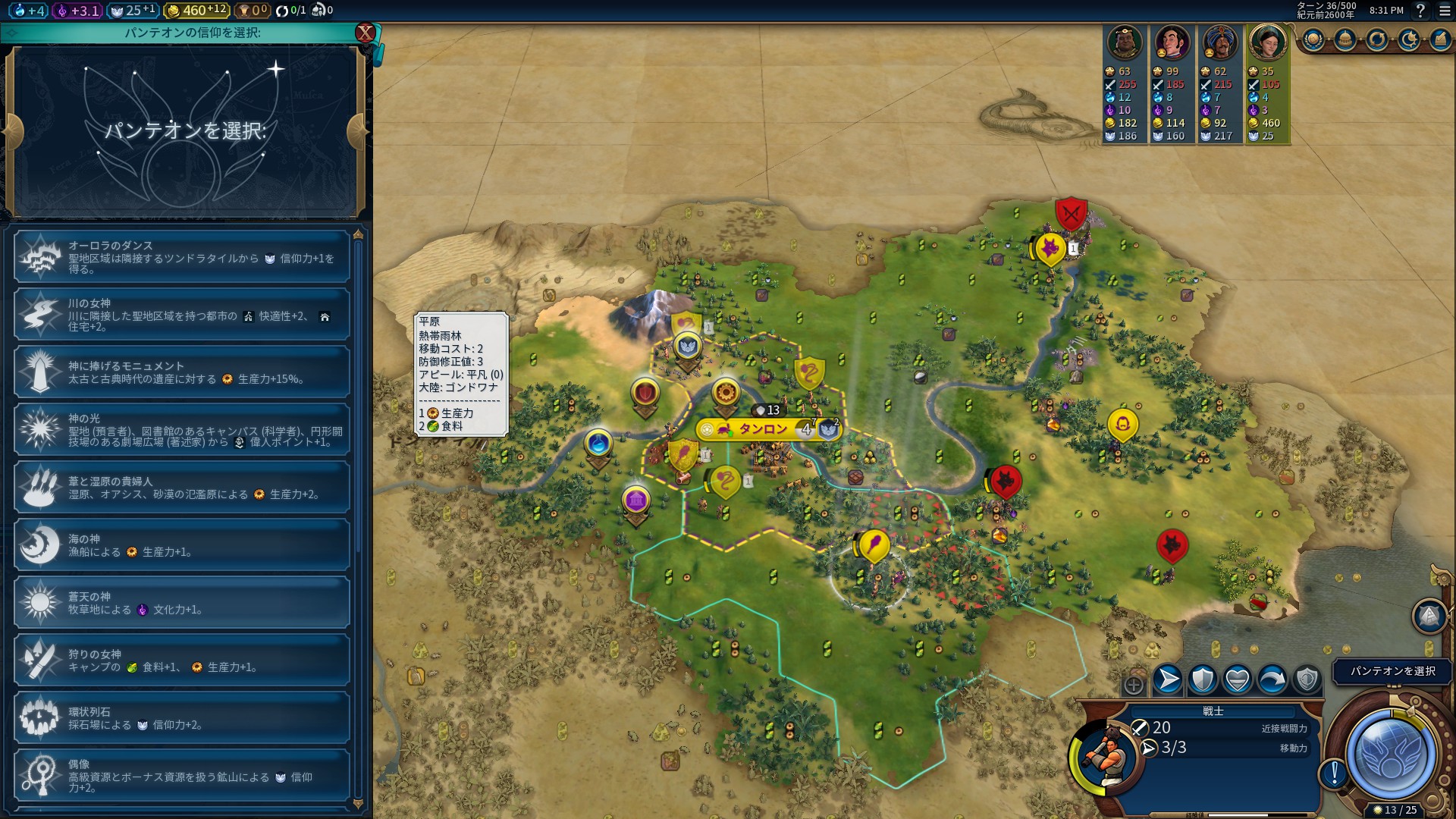Choose the 蒼天の神 pantheon belief

182,603
